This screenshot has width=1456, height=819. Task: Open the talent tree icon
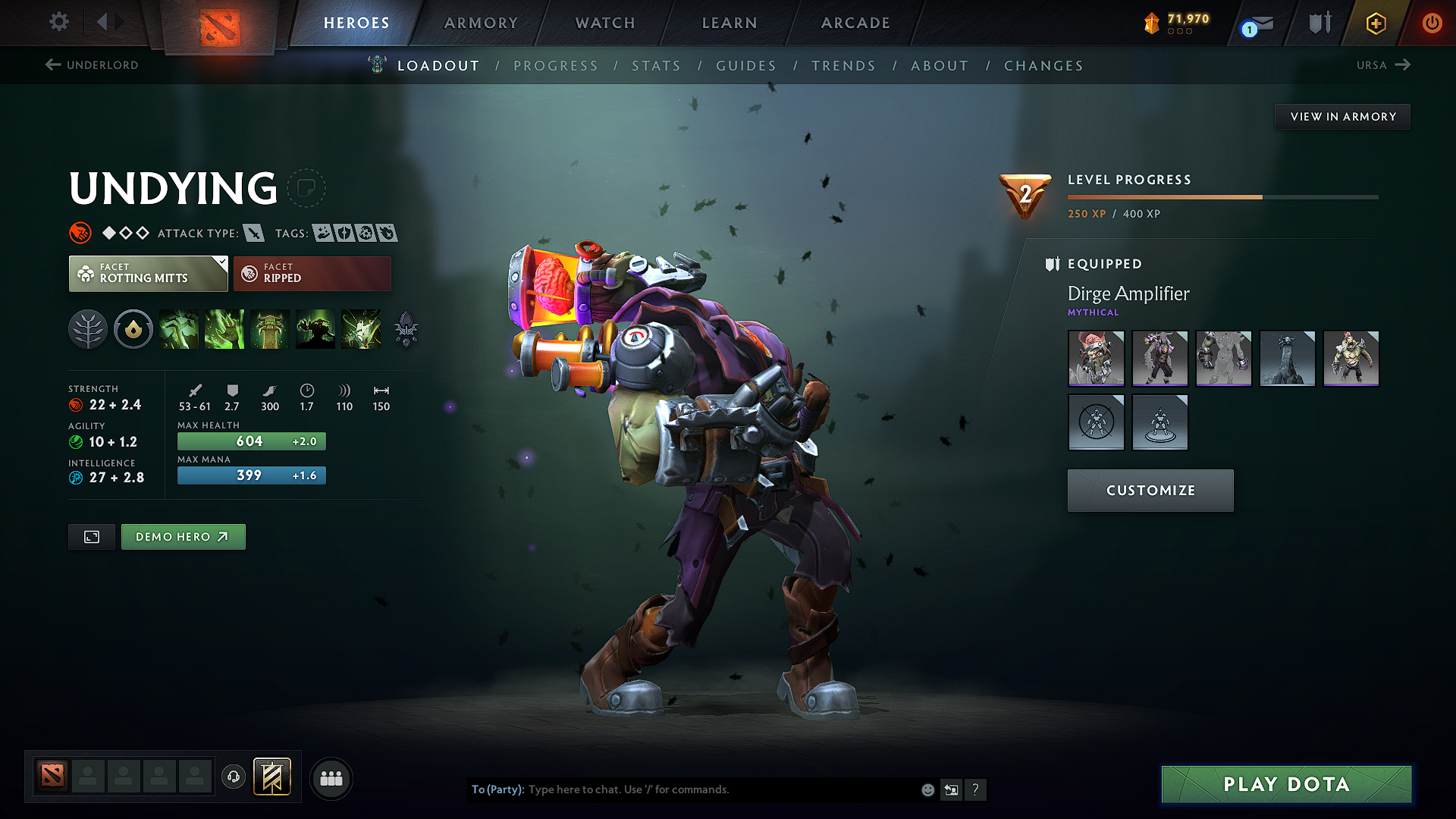[88, 328]
